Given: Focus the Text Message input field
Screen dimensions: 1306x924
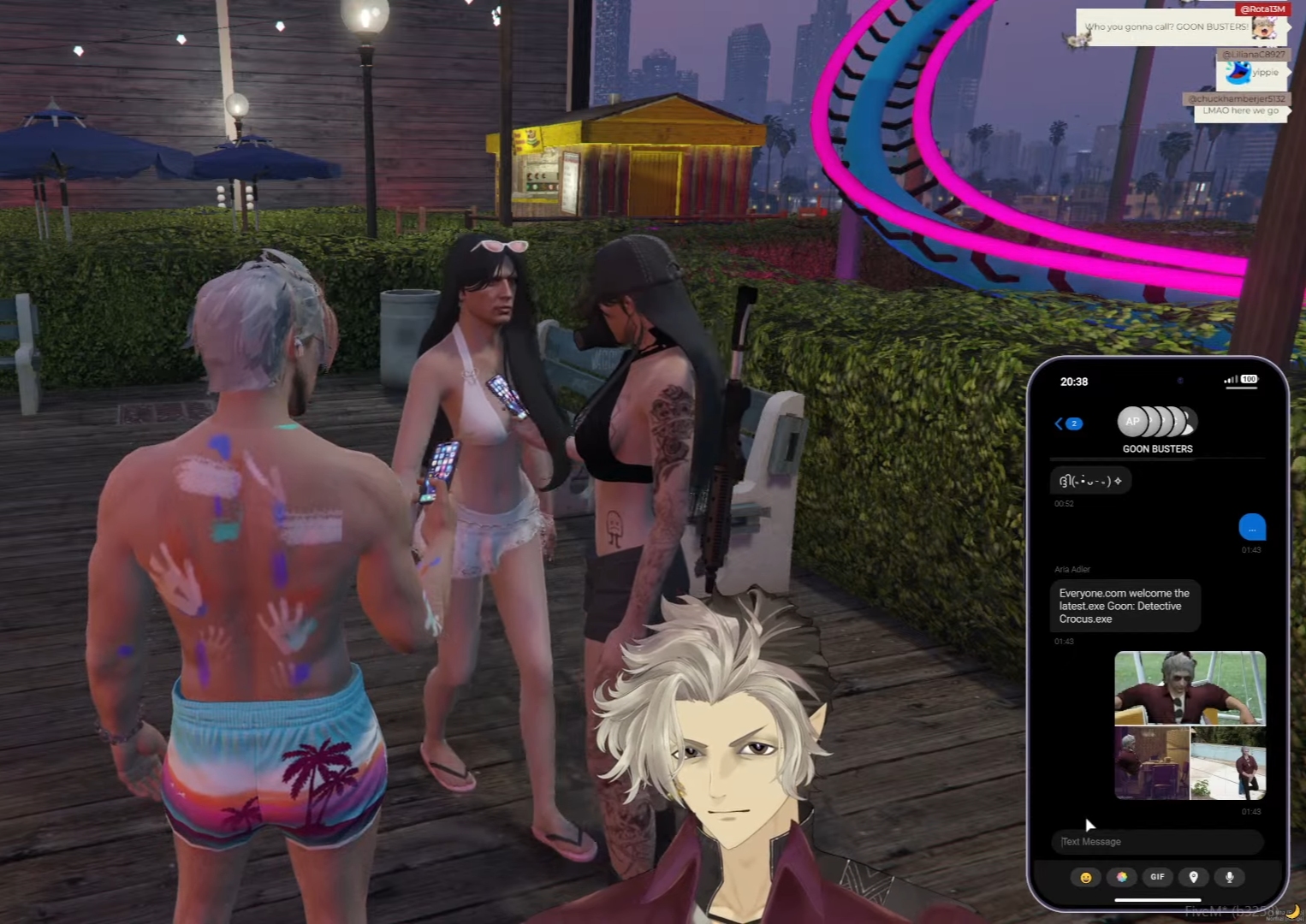Looking at the screenshot, I should click(1157, 842).
